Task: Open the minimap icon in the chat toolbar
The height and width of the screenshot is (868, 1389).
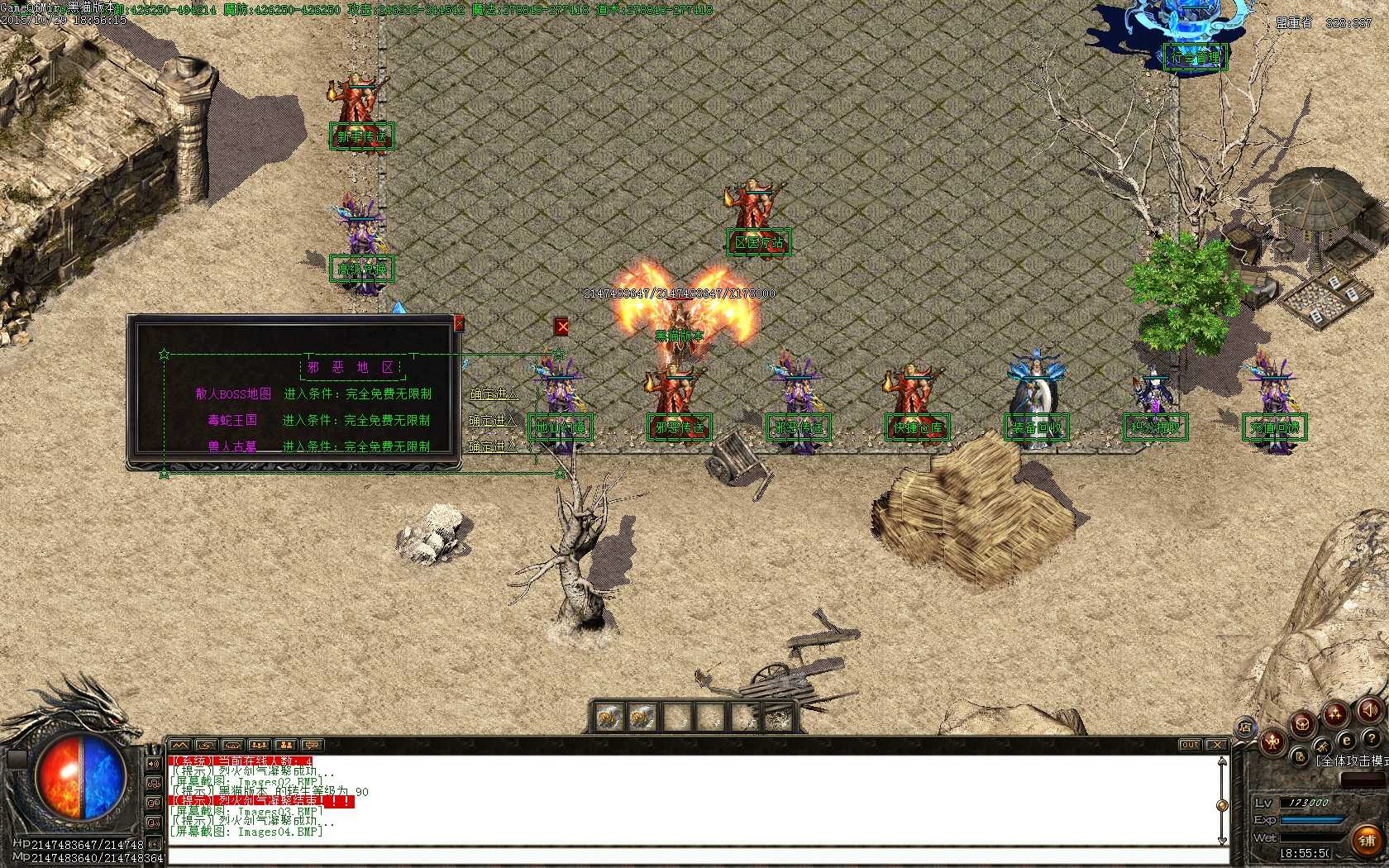Action: coord(178,746)
